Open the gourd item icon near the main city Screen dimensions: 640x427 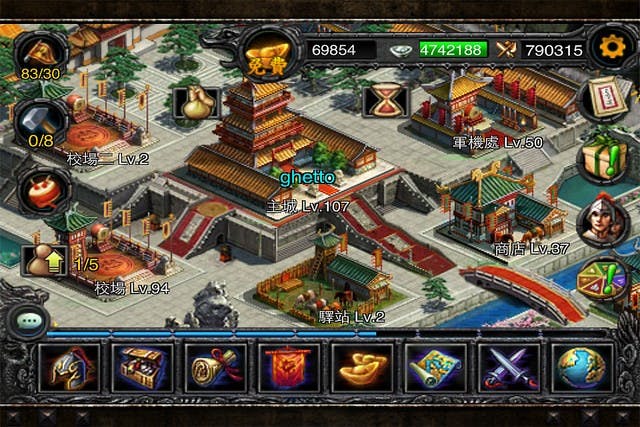[x=196, y=102]
